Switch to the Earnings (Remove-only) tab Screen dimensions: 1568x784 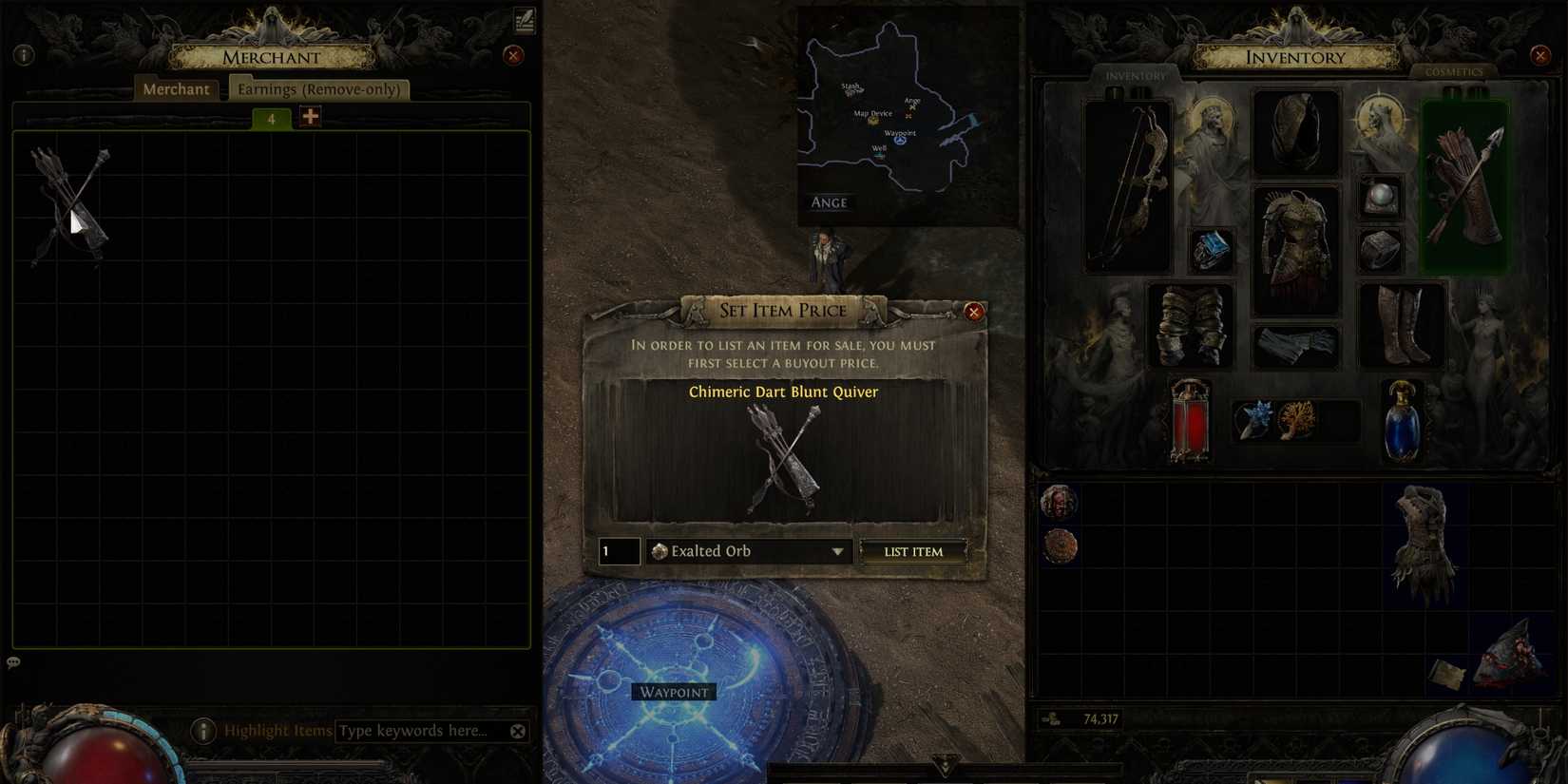click(x=320, y=88)
